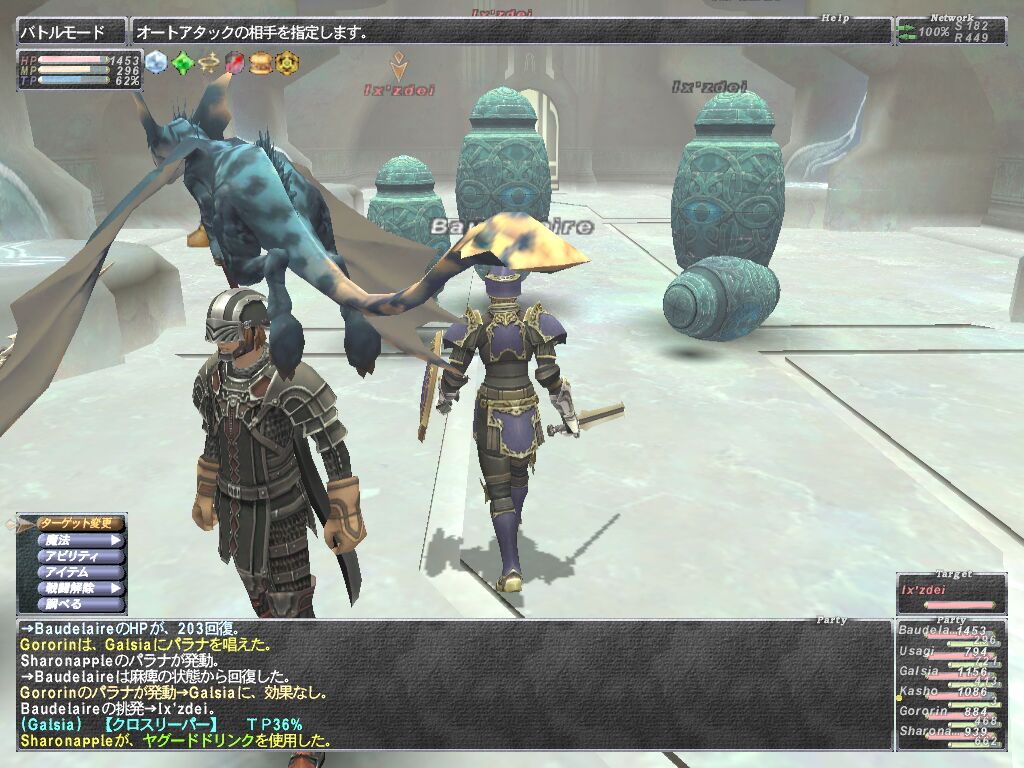Image resolution: width=1024 pixels, height=768 pixels.
Task: Click the Ix'zdei target window
Action: click(x=951, y=594)
